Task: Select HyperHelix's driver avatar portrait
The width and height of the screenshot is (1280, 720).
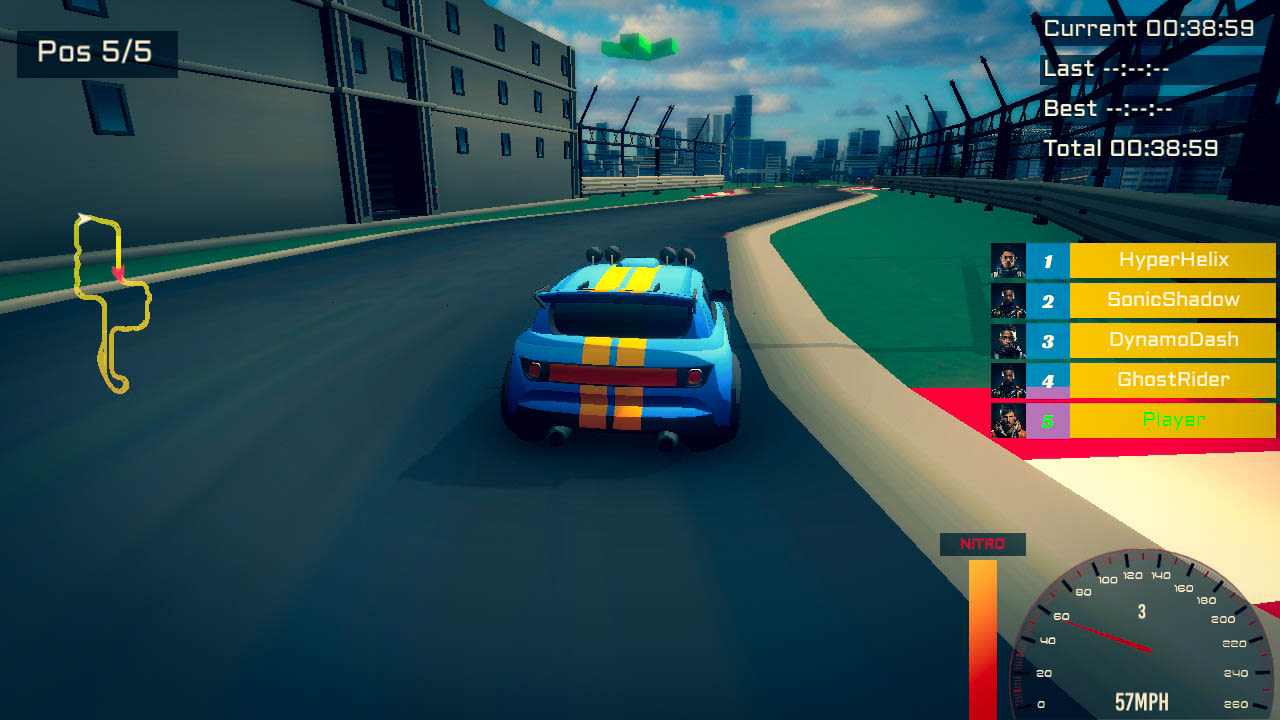Action: (1010, 260)
